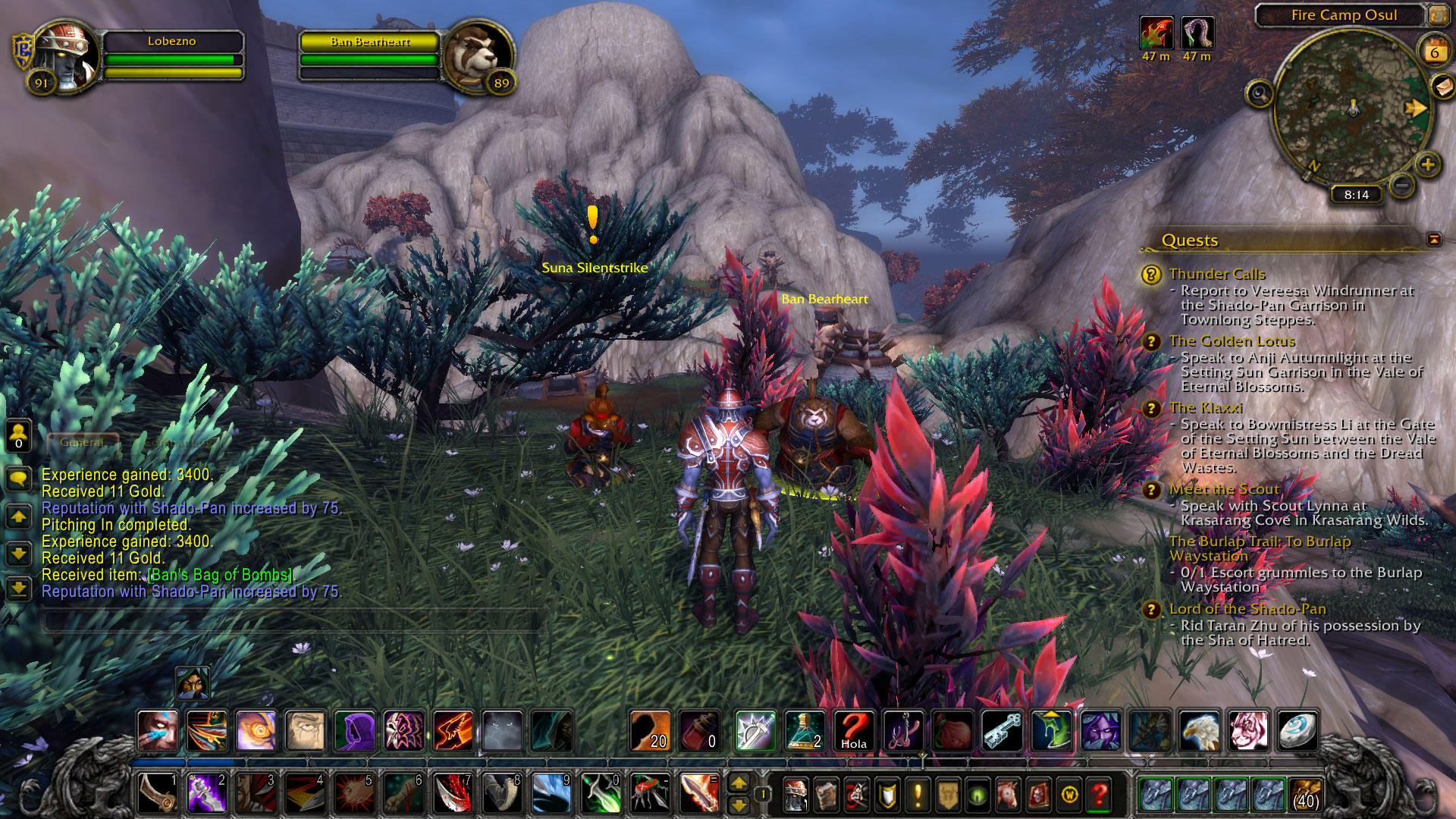Zoom in the minimap with the plus button
The height and width of the screenshot is (819, 1456).
pyautogui.click(x=1428, y=165)
